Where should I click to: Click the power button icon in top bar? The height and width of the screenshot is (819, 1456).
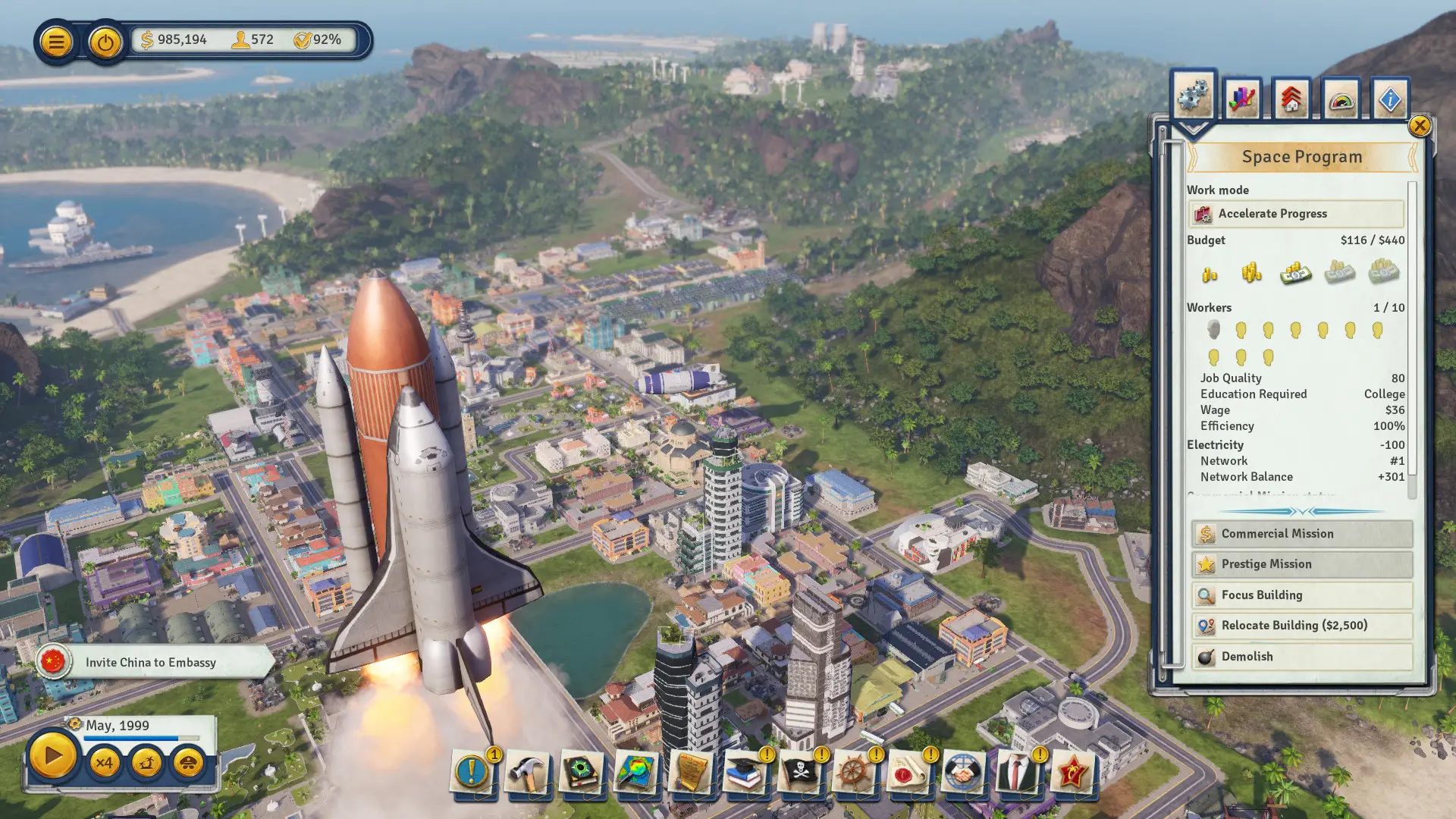point(105,42)
